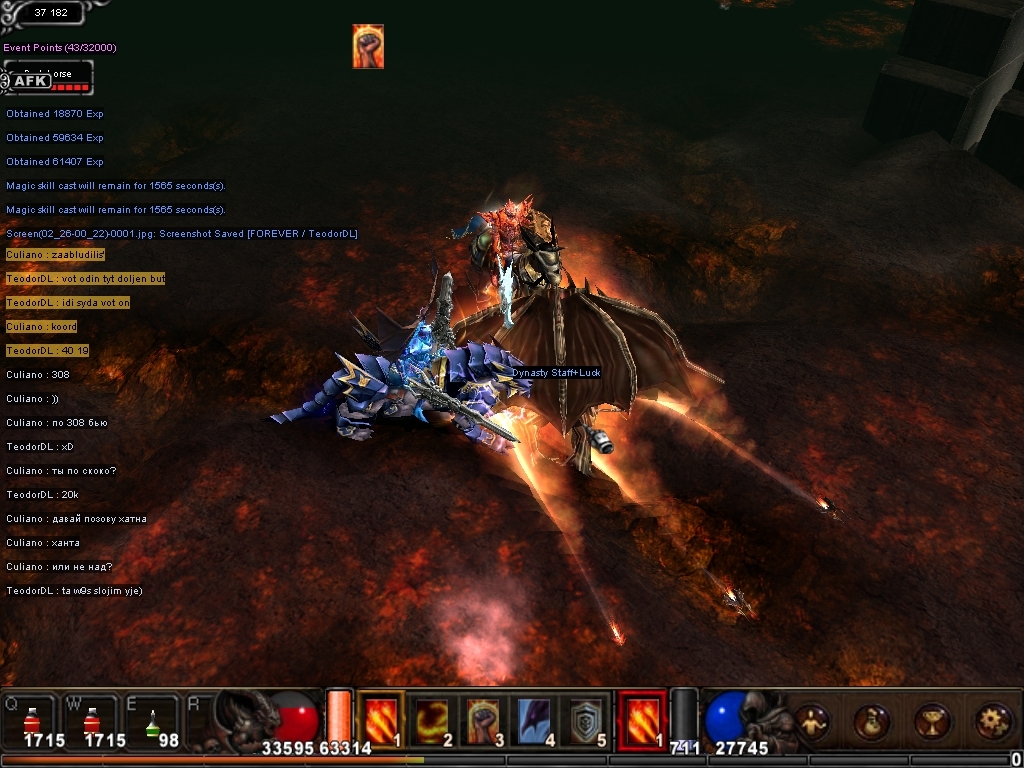Select the fire claw skill in slot 1

pyautogui.click(x=380, y=719)
